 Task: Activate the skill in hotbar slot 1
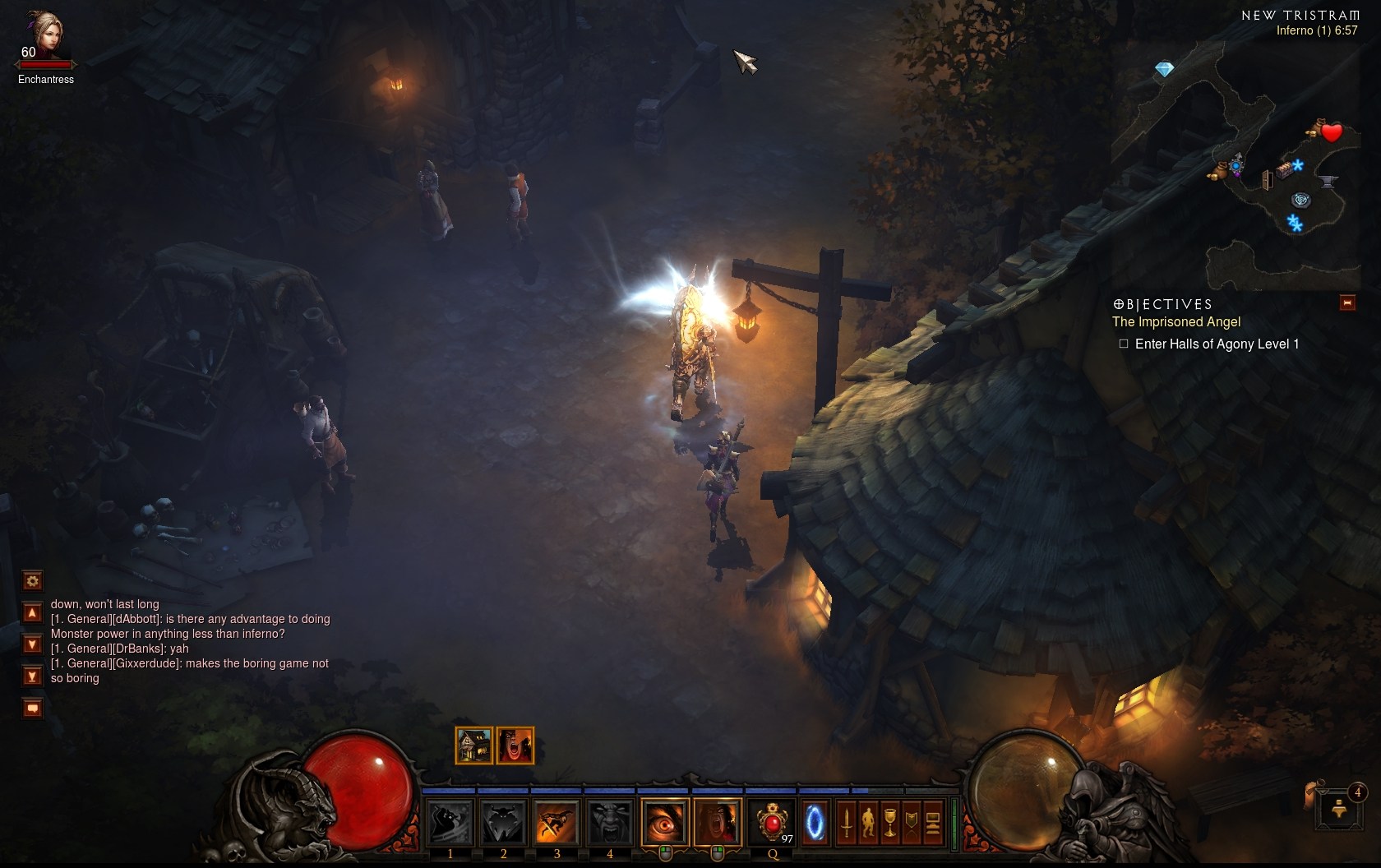tap(450, 821)
